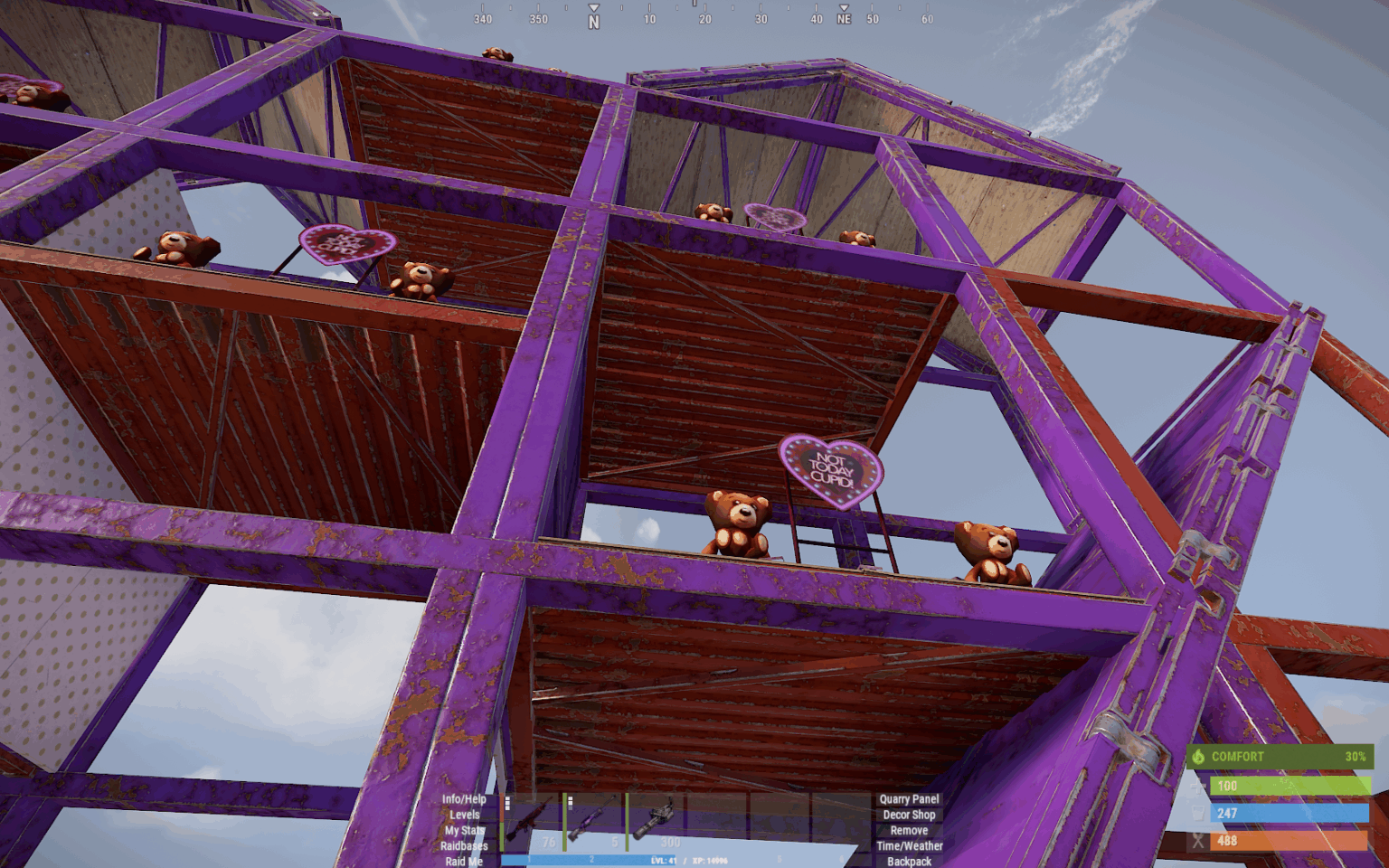Select the assault rifle hotbar slot
The width and height of the screenshot is (1389, 868).
pos(532,823)
